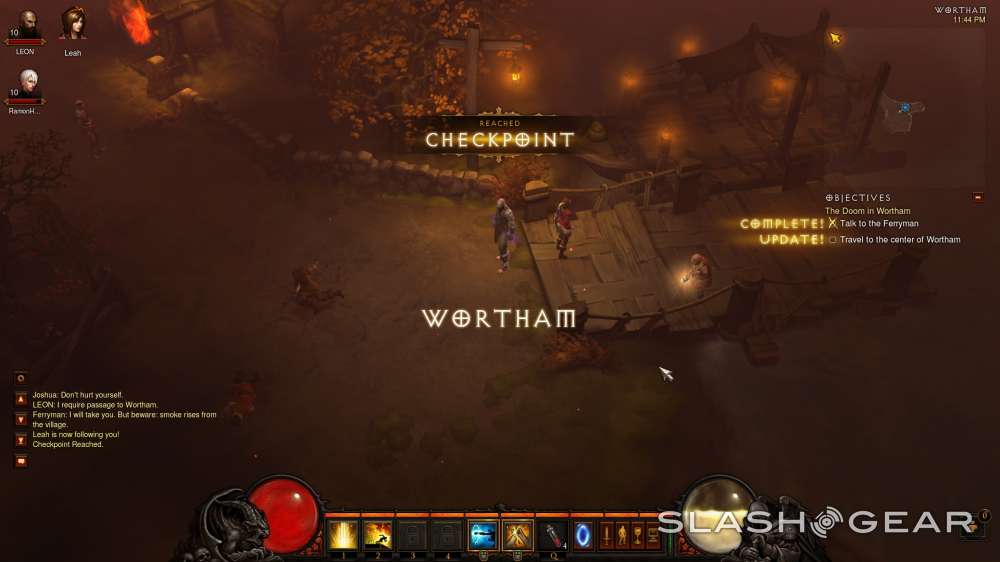Open the chat speech-bubble button
Image resolution: width=1000 pixels, height=562 pixels.
point(20,461)
